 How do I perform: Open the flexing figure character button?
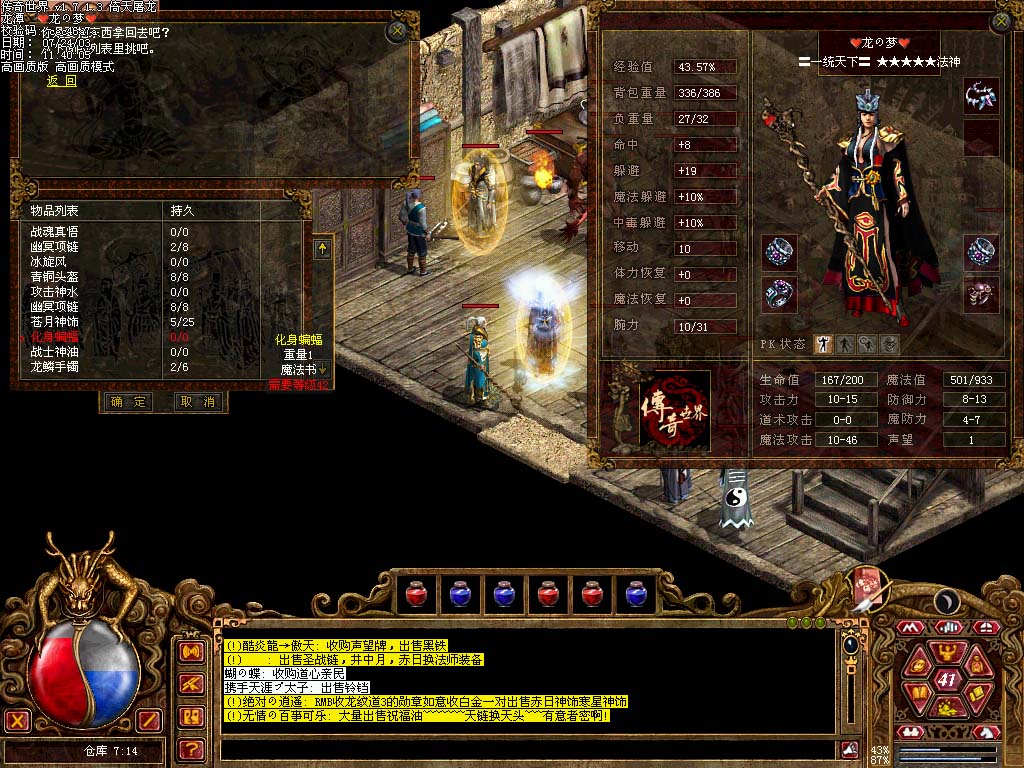(946, 657)
